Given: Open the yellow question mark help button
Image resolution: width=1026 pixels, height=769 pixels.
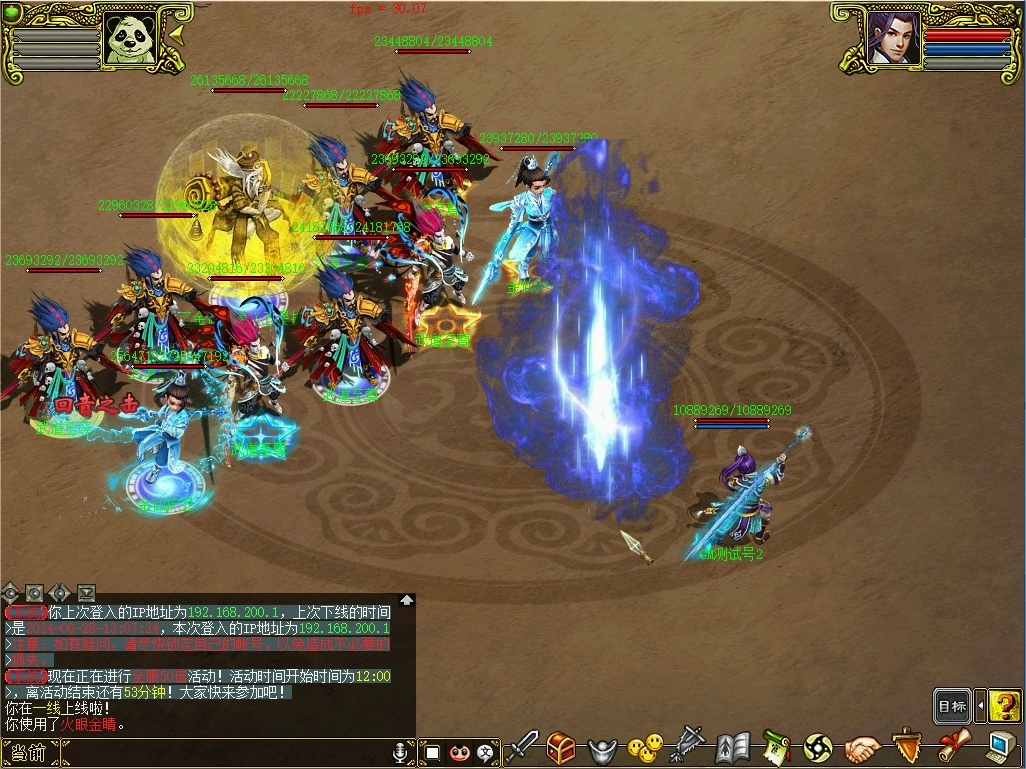Looking at the screenshot, I should pos(1004,706).
